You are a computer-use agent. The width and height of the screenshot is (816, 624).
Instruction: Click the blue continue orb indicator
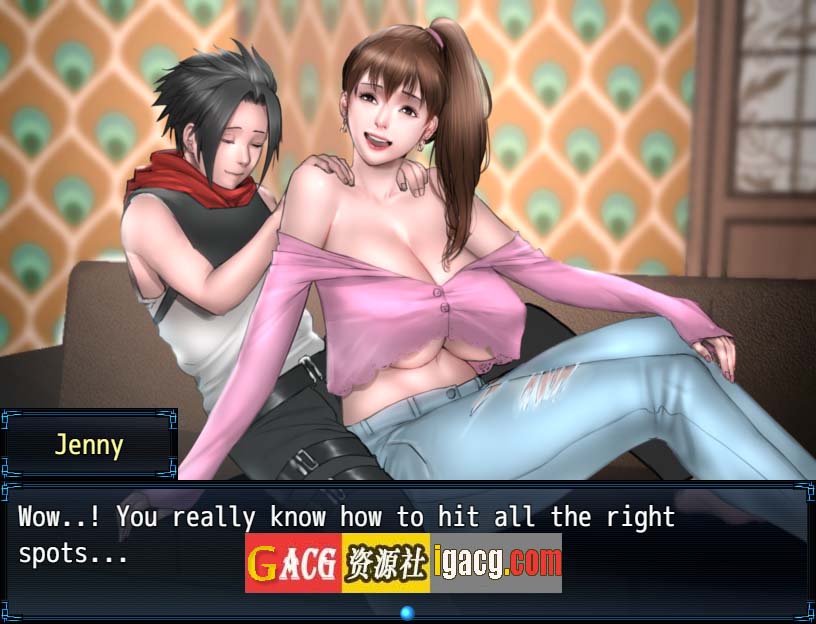[407, 612]
